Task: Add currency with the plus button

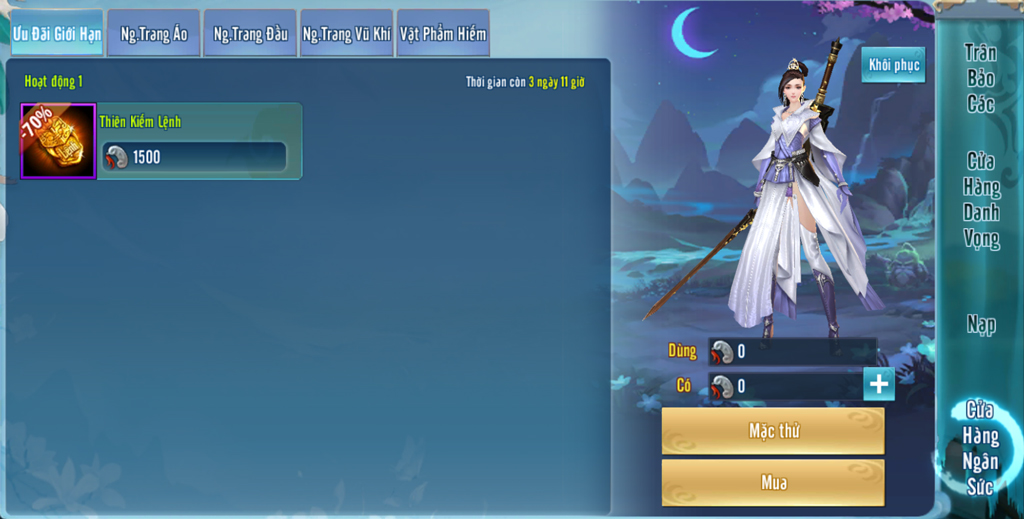Action: pos(879,385)
